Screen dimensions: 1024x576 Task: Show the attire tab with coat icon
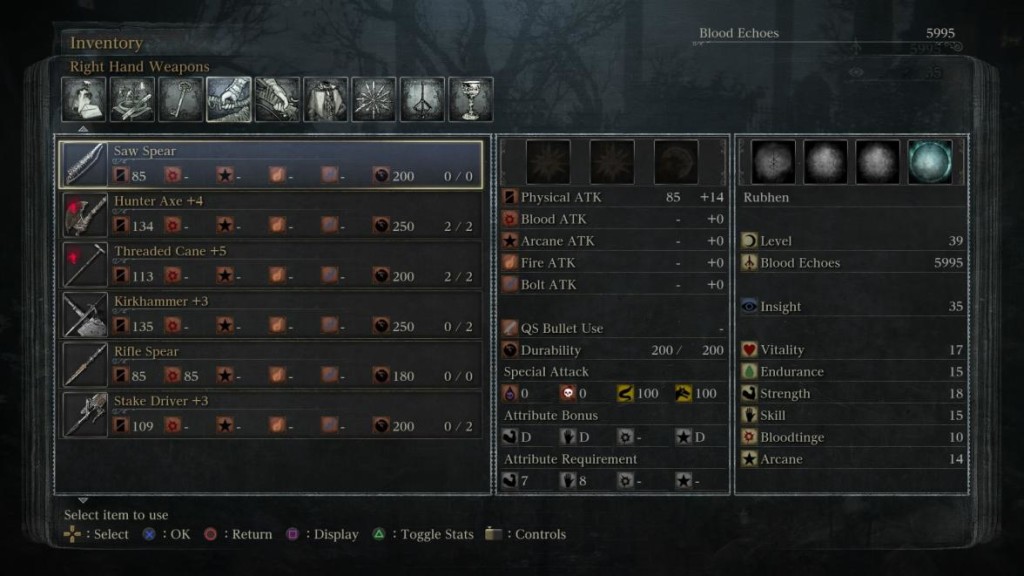(x=325, y=99)
